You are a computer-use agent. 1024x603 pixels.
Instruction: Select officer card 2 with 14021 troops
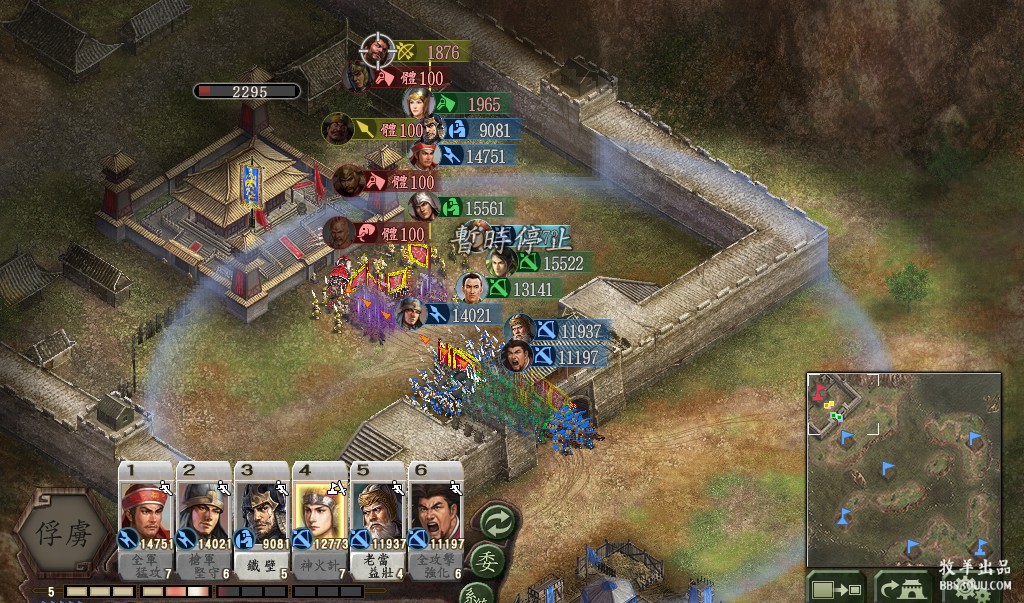tap(204, 520)
